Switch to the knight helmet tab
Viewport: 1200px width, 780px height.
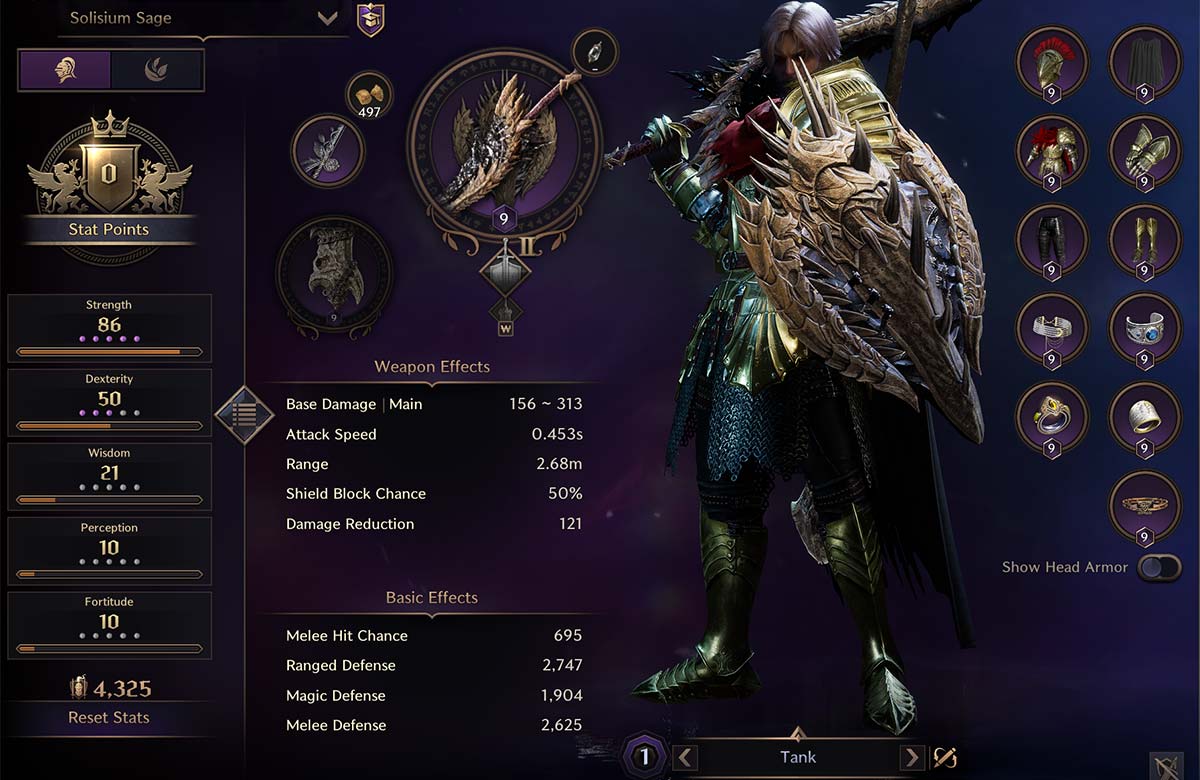(64, 70)
